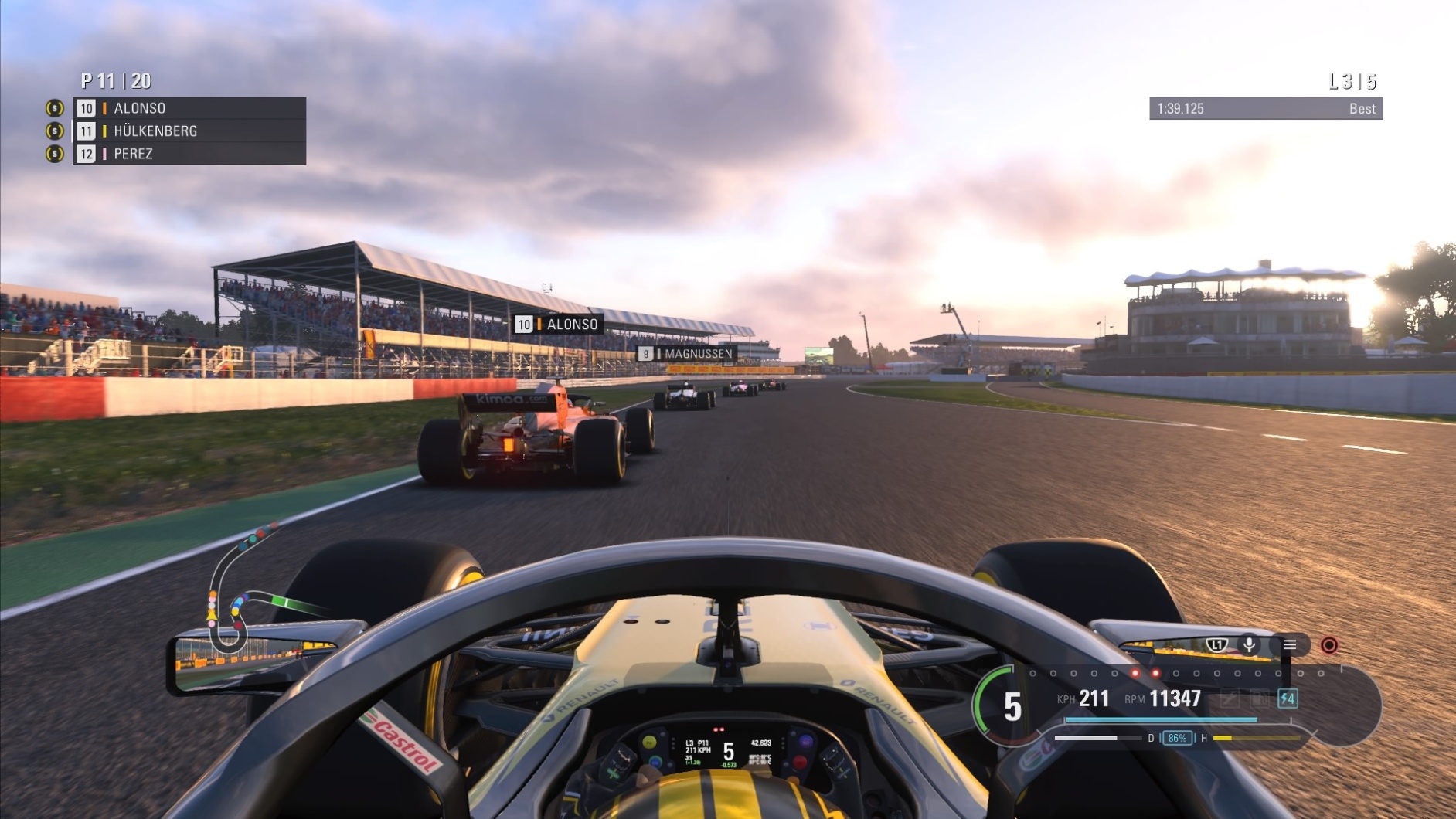Toggle the microphone voice icon
Screen dimensions: 1456x819
(x=1249, y=645)
